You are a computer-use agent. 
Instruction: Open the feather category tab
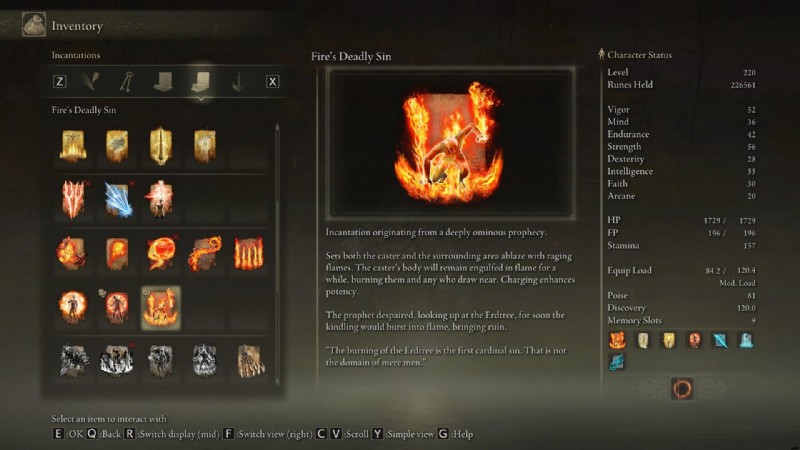(95, 82)
